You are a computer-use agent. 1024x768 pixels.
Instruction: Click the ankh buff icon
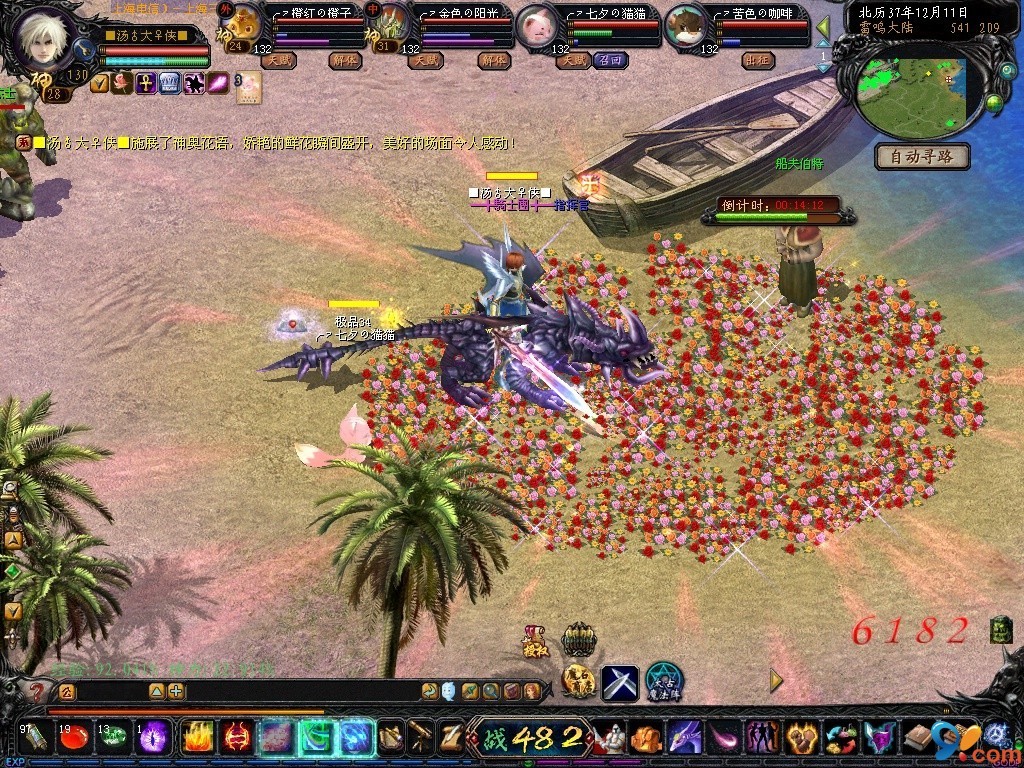(146, 84)
